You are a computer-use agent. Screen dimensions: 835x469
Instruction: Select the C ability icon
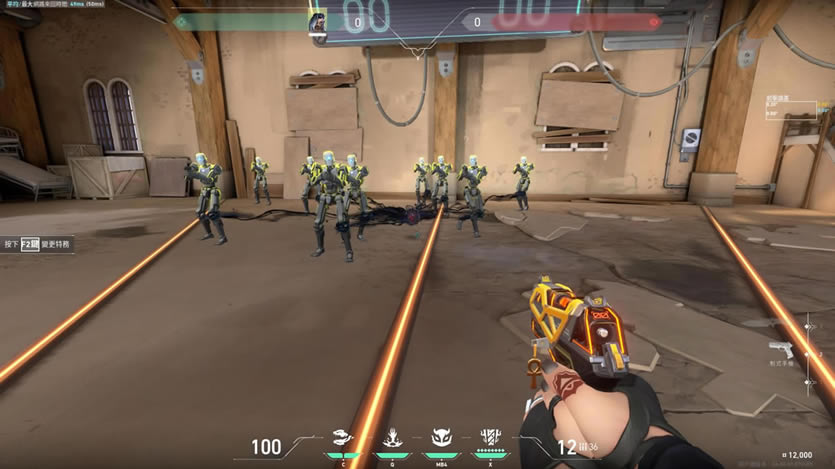click(x=344, y=438)
